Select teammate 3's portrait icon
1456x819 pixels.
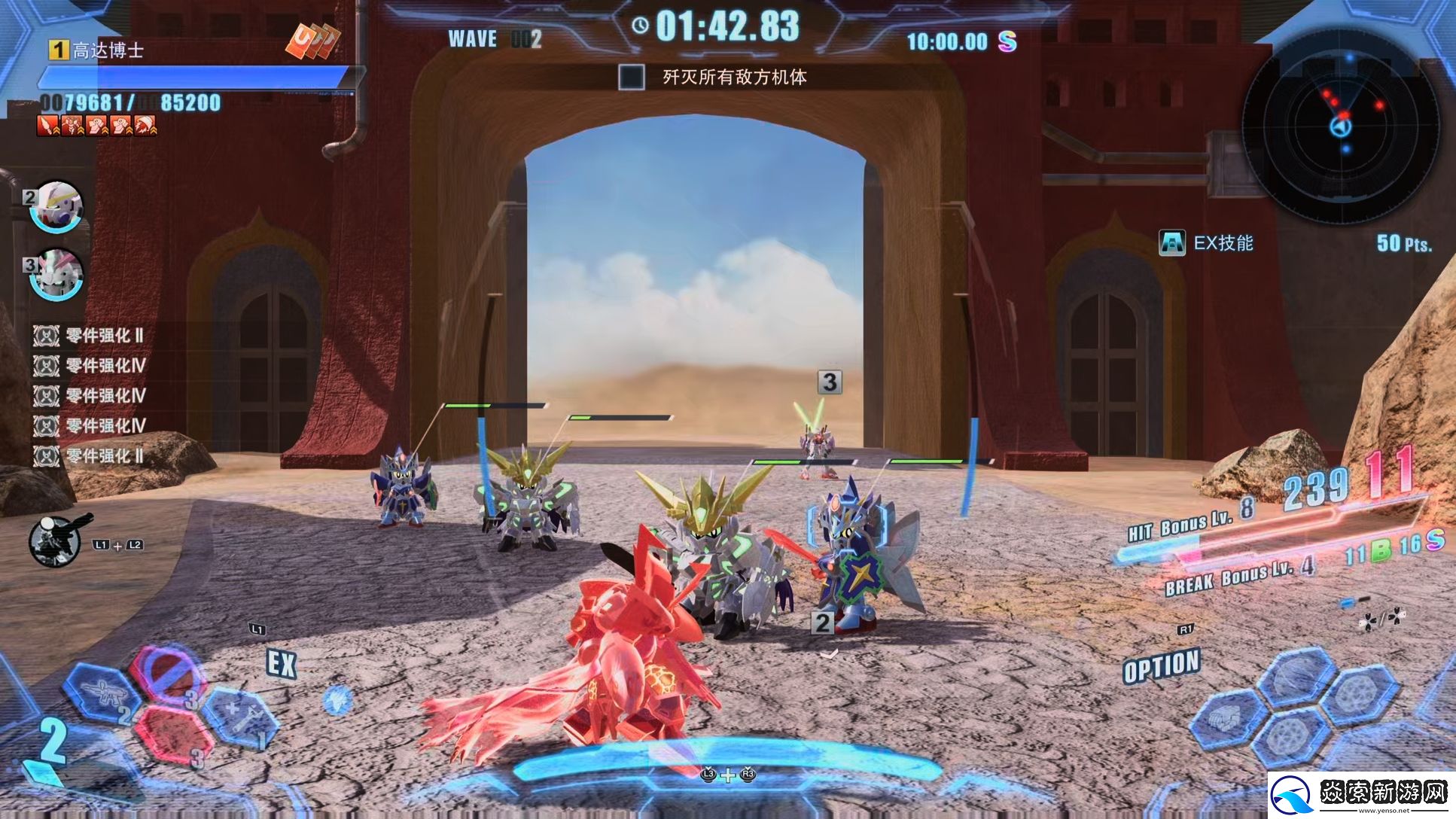56,275
